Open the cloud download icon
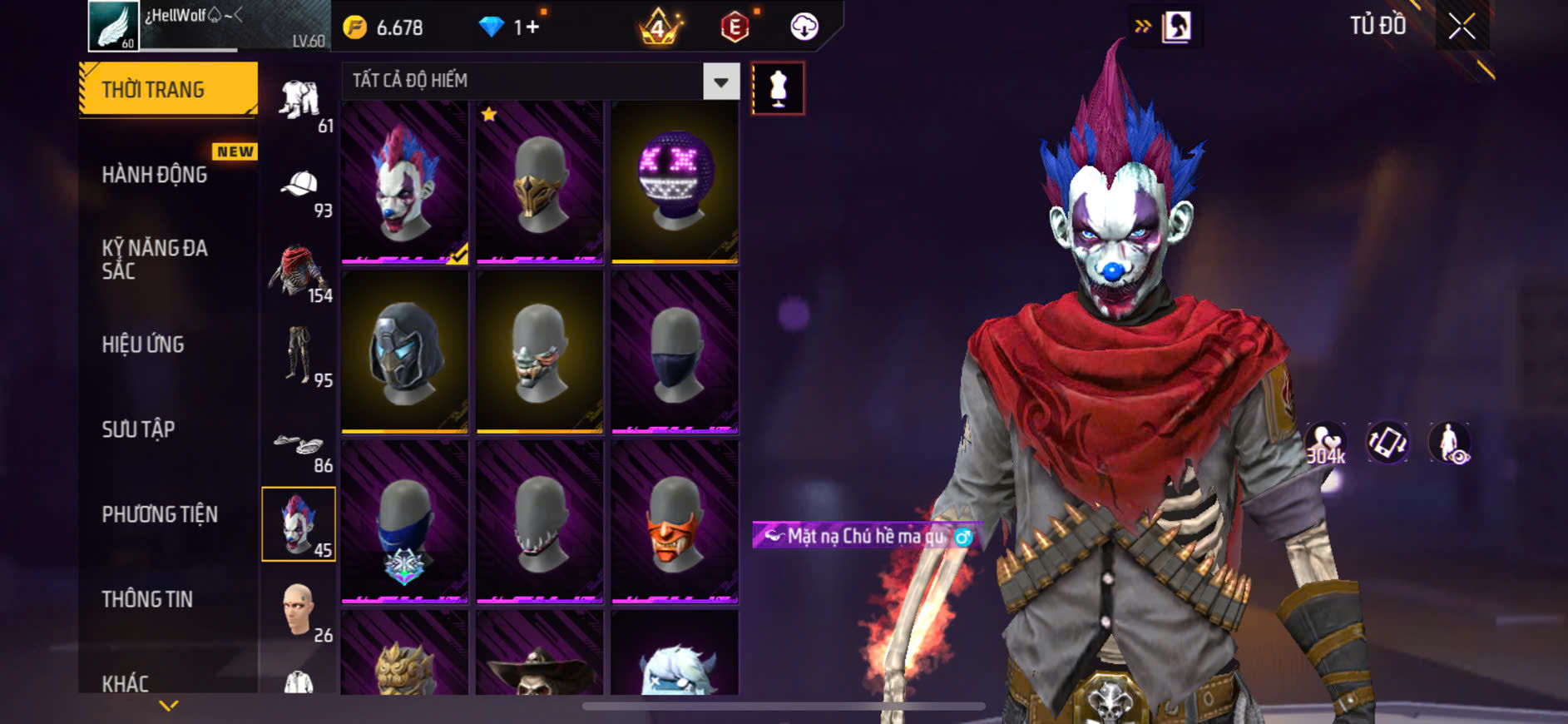 pyautogui.click(x=804, y=27)
